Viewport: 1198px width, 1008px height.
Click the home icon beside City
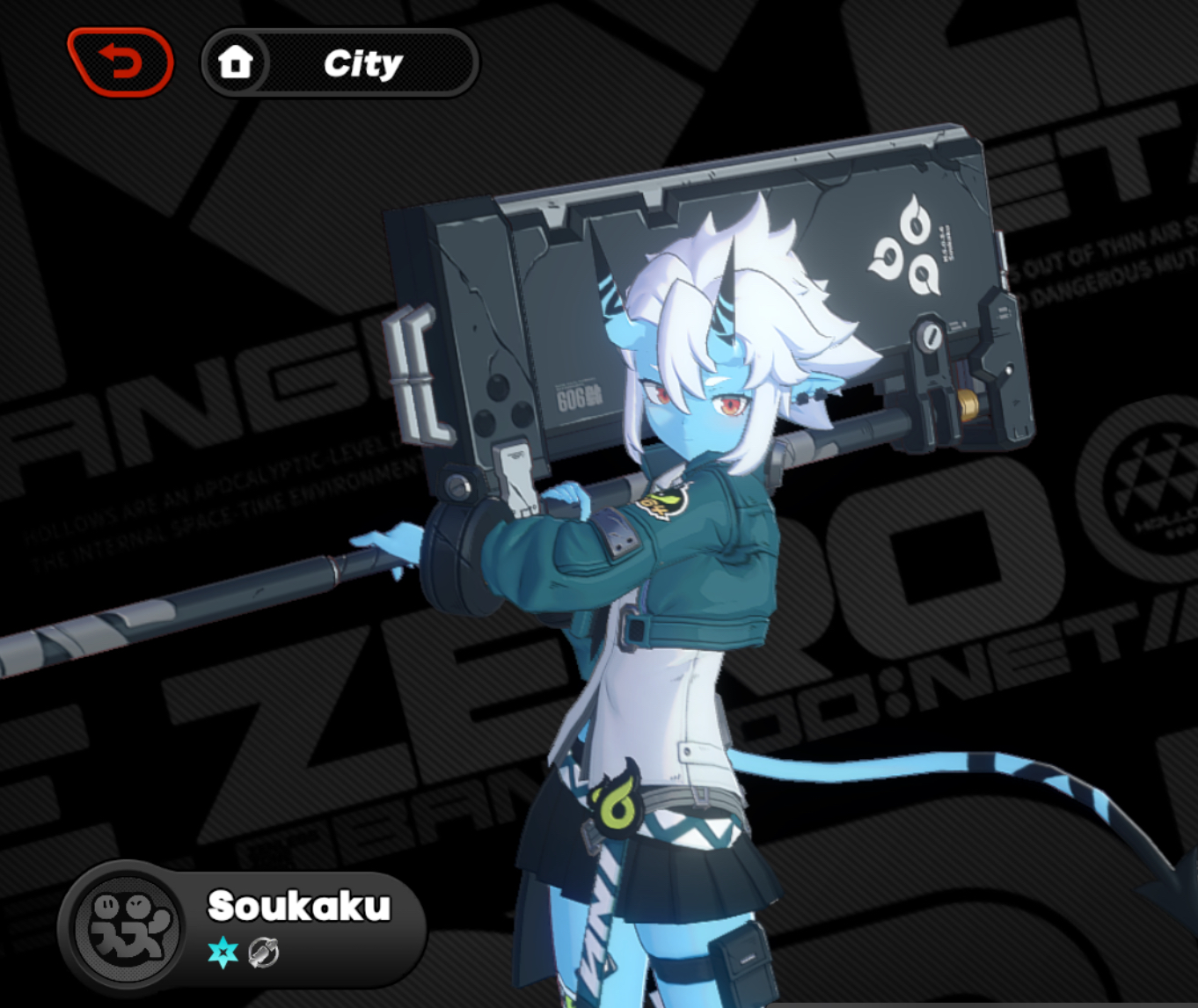236,62
